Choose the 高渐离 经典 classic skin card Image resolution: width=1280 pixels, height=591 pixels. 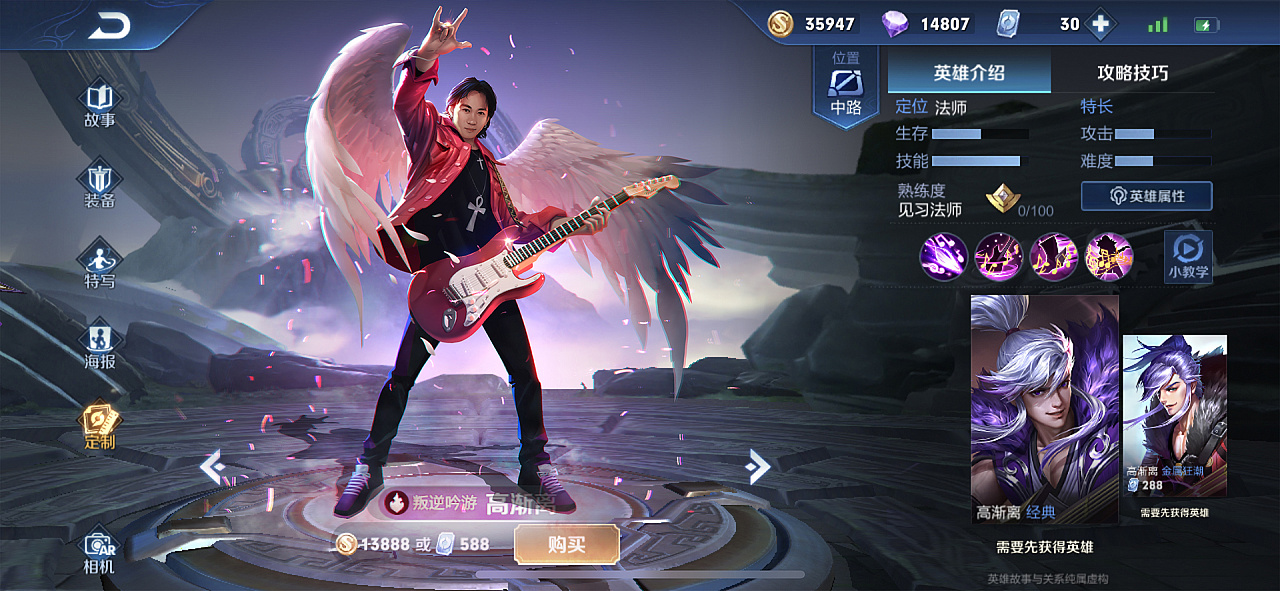pos(1044,408)
